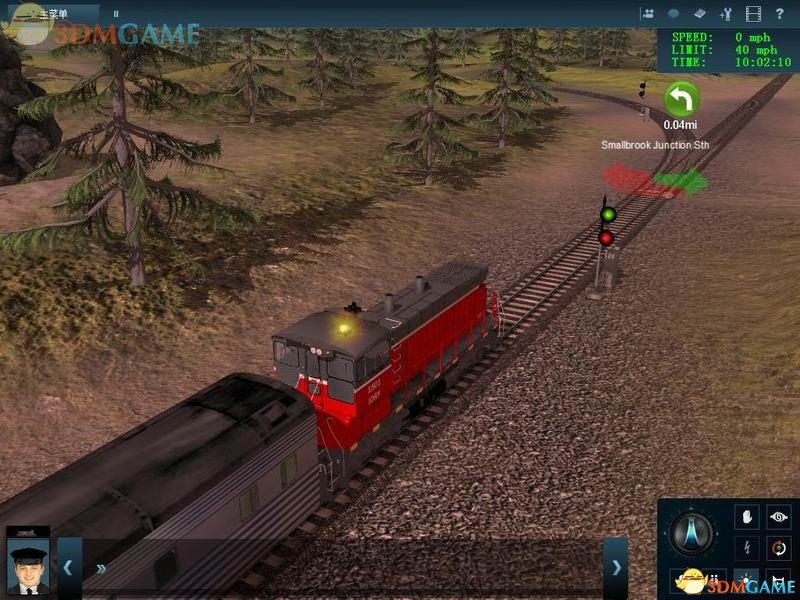Open the wrench tools icon
The image size is (800, 600).
726,14
